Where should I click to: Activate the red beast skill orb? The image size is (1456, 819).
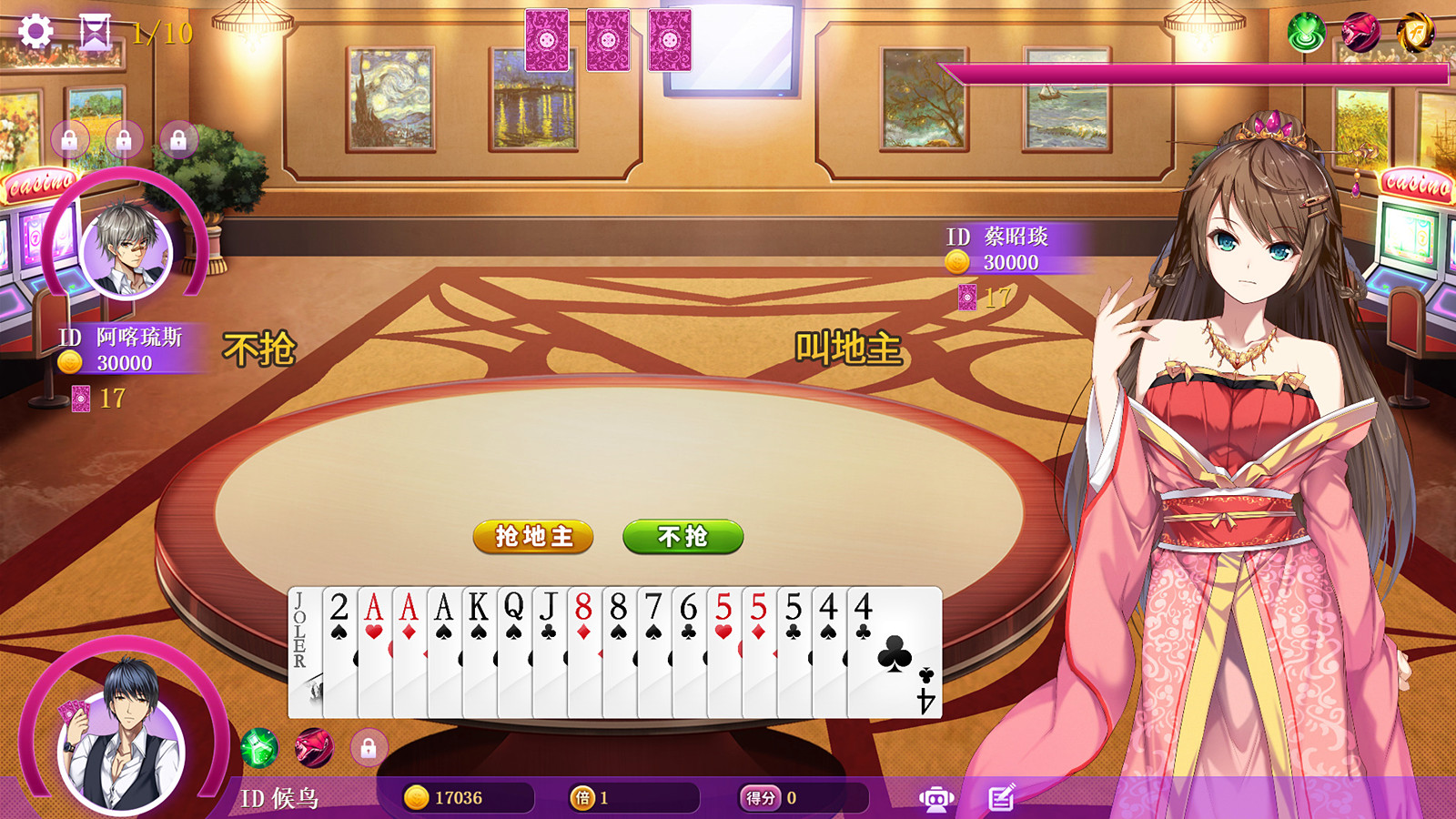pos(1362,33)
